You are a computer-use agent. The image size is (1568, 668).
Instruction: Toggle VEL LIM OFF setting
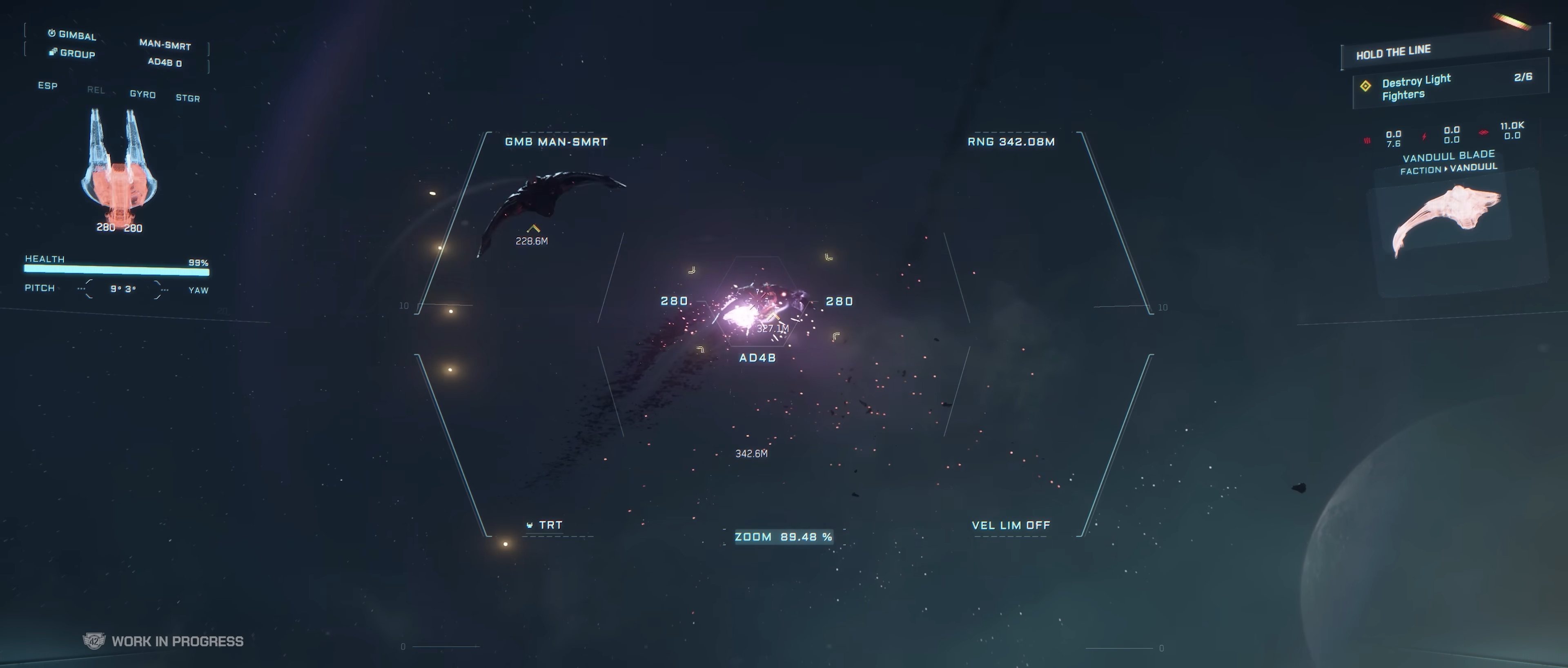(1011, 525)
